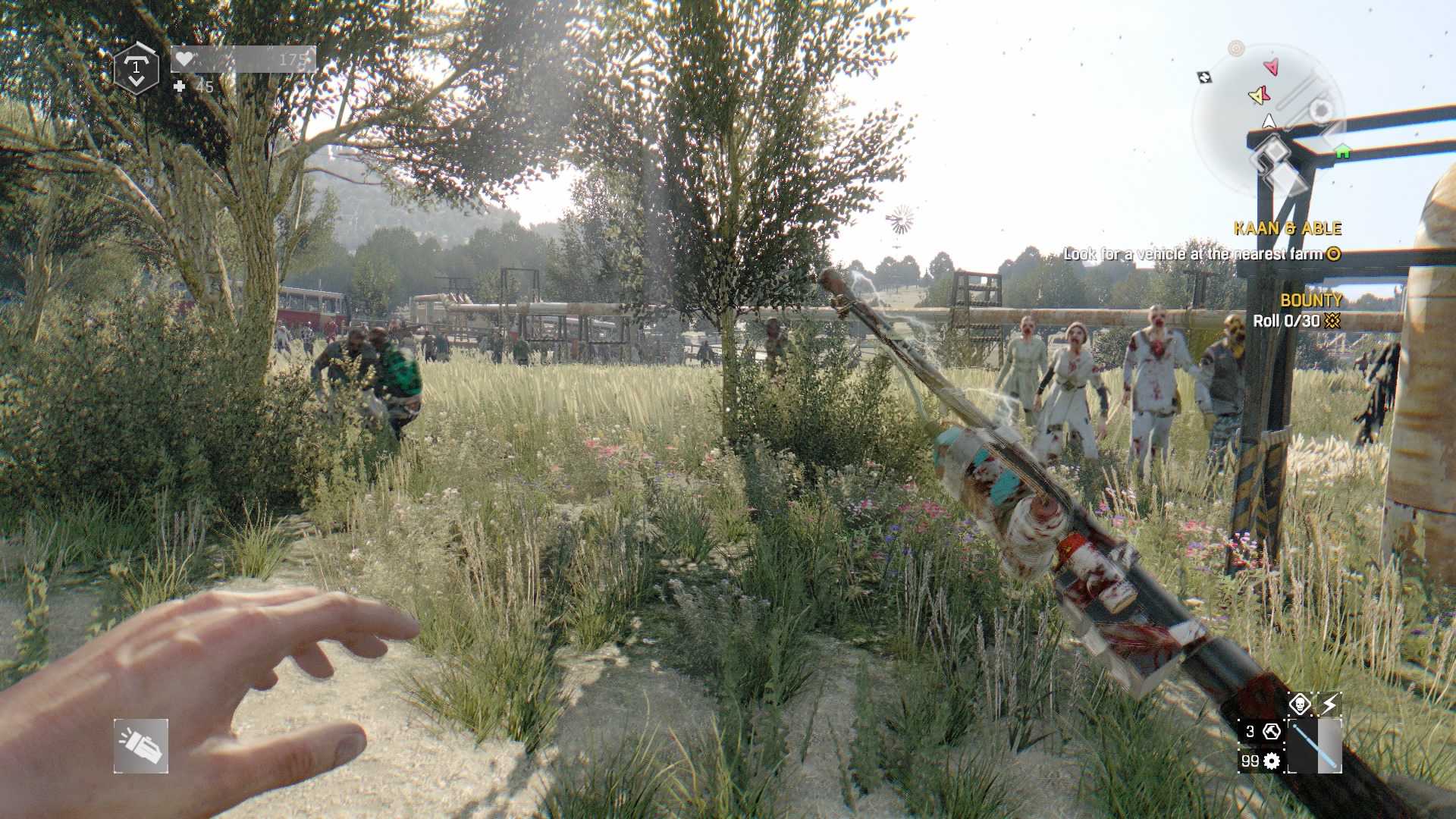Click the black fast-travel marker on the minimap edge
1456x819 pixels.
click(x=1204, y=77)
